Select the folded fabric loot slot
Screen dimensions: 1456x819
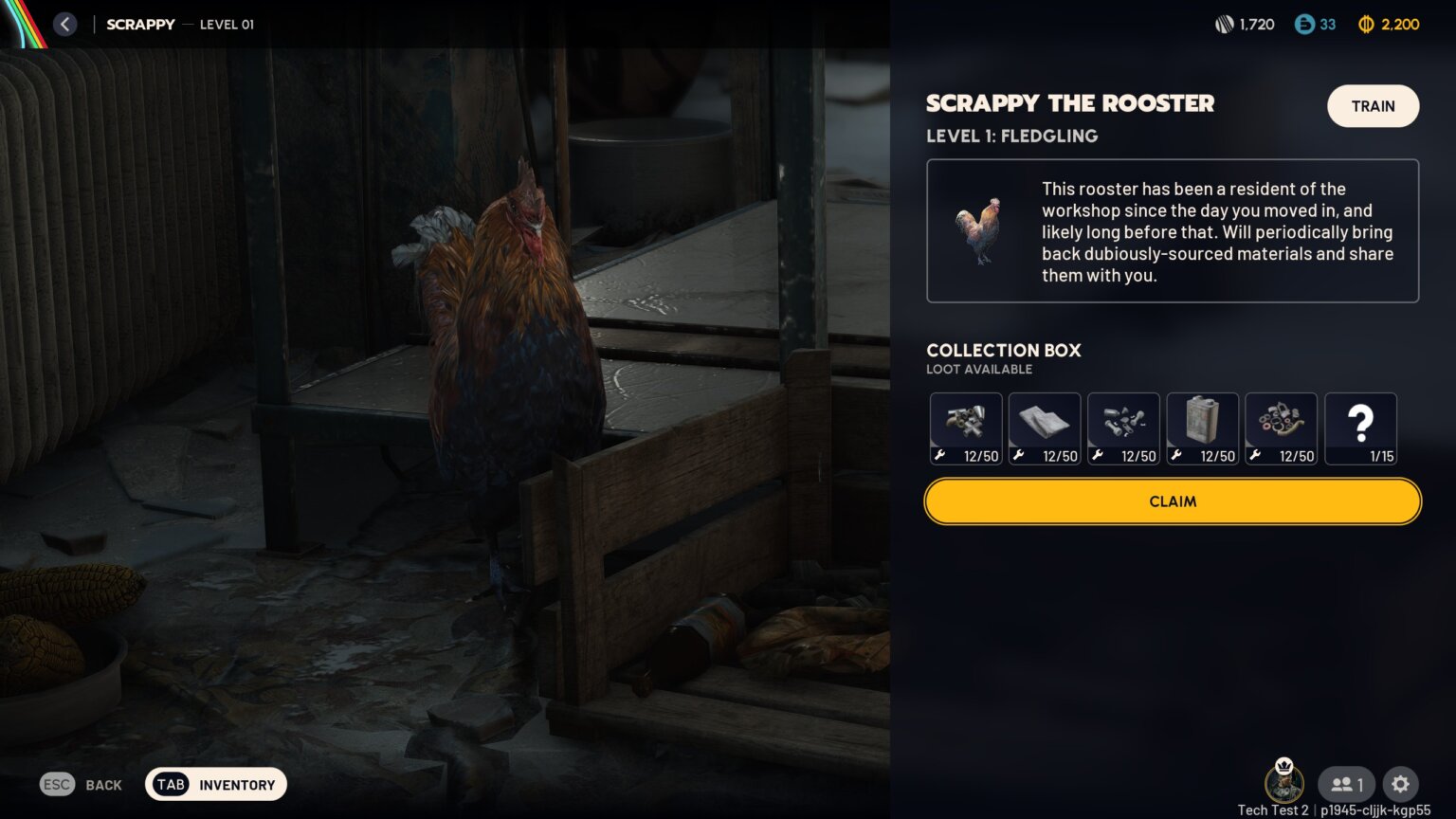(1045, 428)
